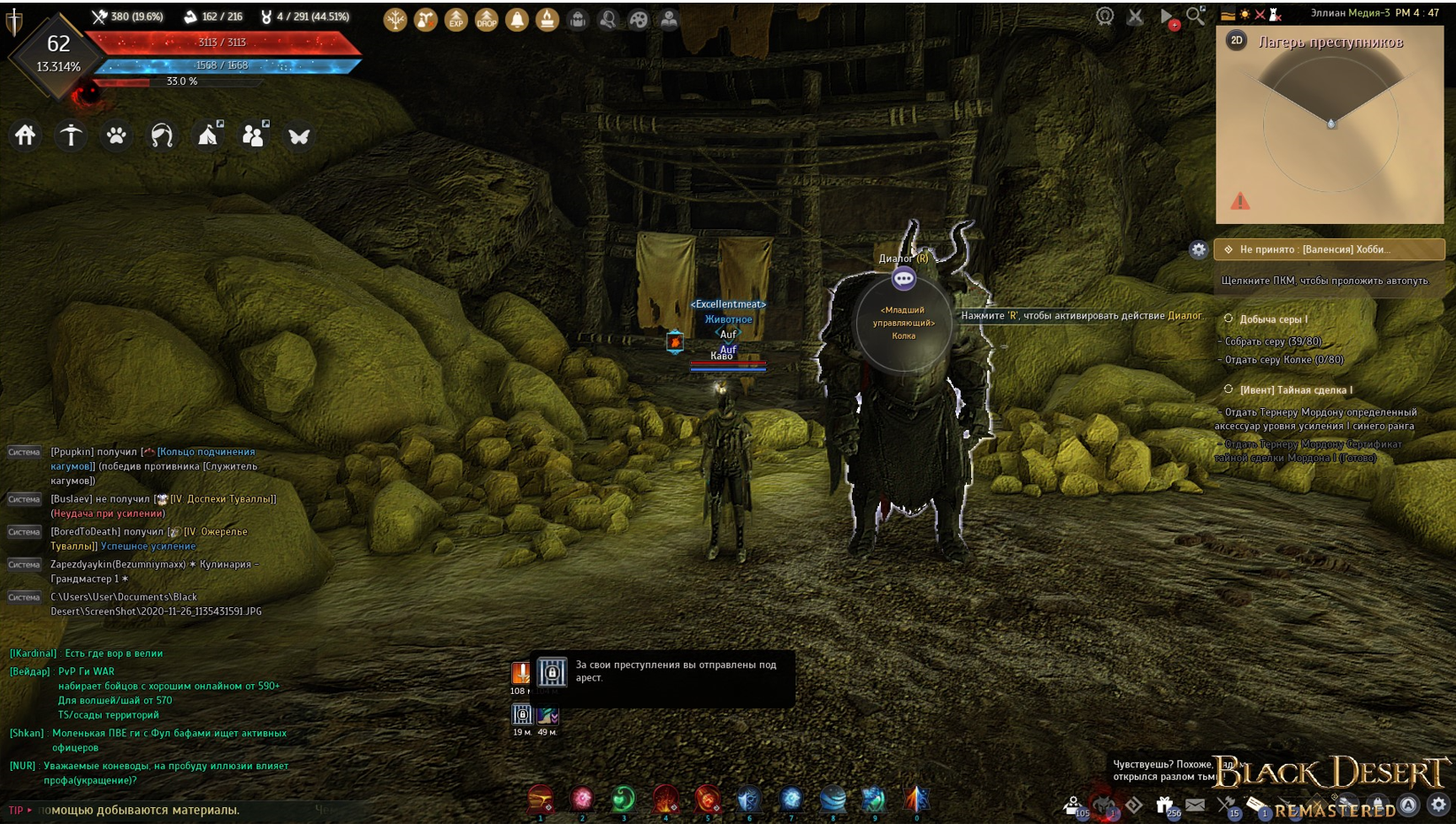
Task: Open quest tracker gear settings
Action: pyautogui.click(x=1199, y=250)
